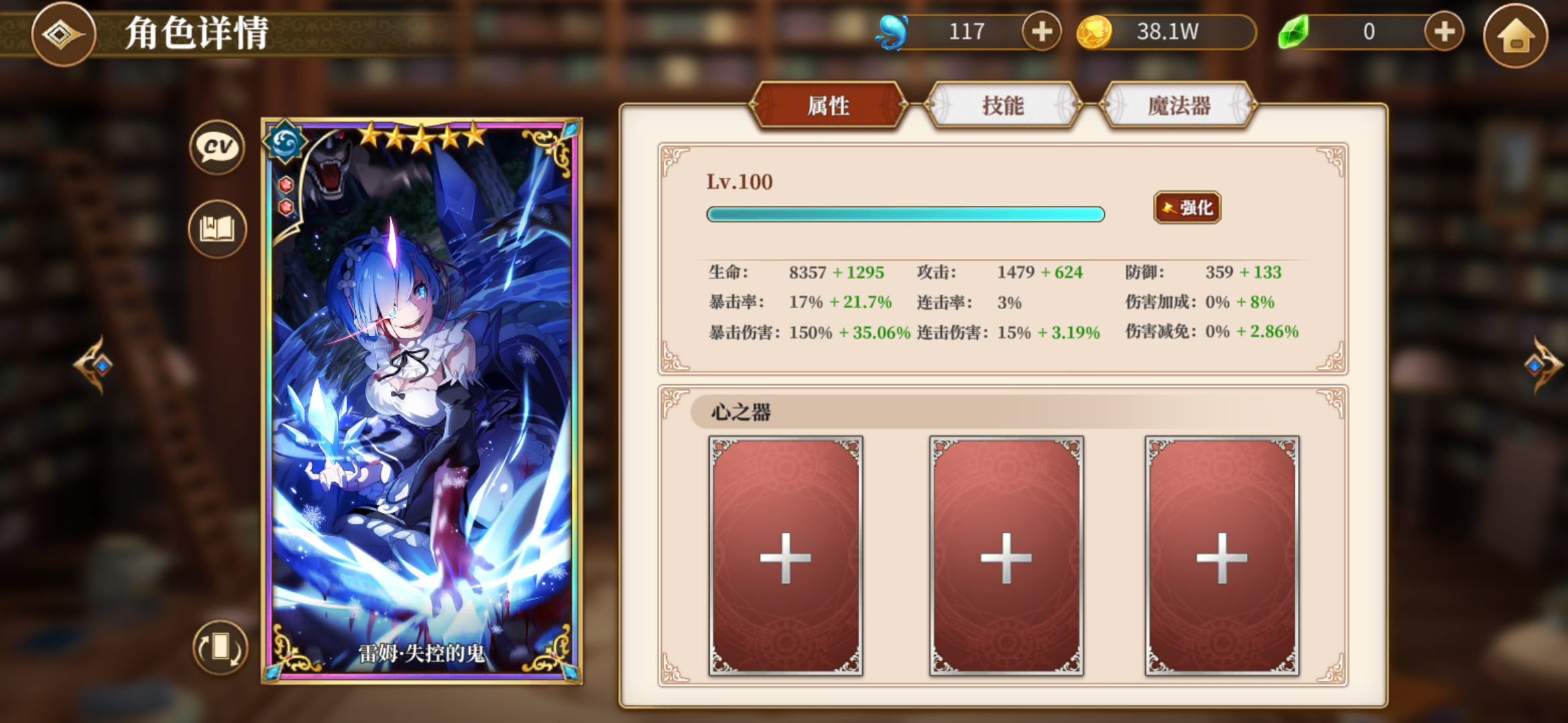
Task: Tap the rightmost card slot plus
Action: (x=1225, y=557)
